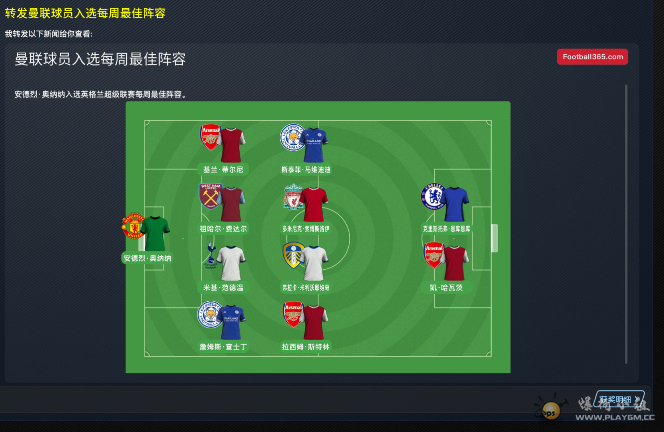Select the West Ham defender
This screenshot has height=432, width=664.
point(223,204)
